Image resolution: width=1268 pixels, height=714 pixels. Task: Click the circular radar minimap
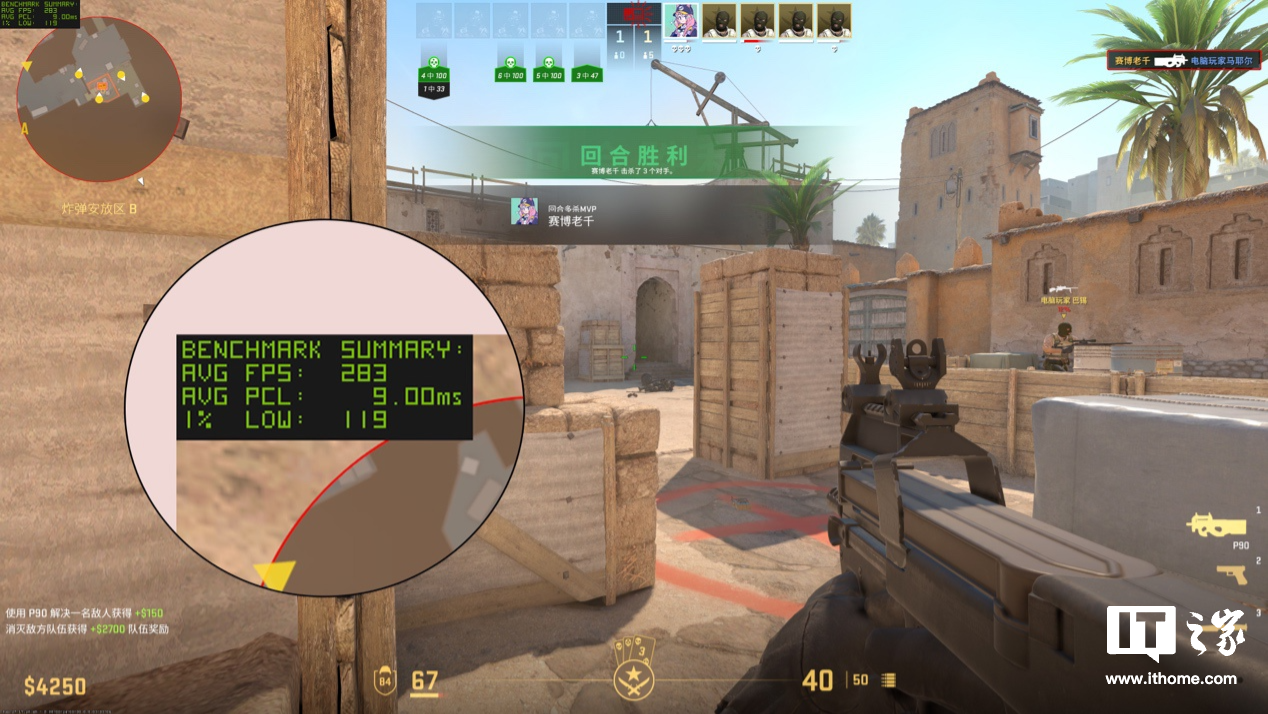(x=99, y=99)
